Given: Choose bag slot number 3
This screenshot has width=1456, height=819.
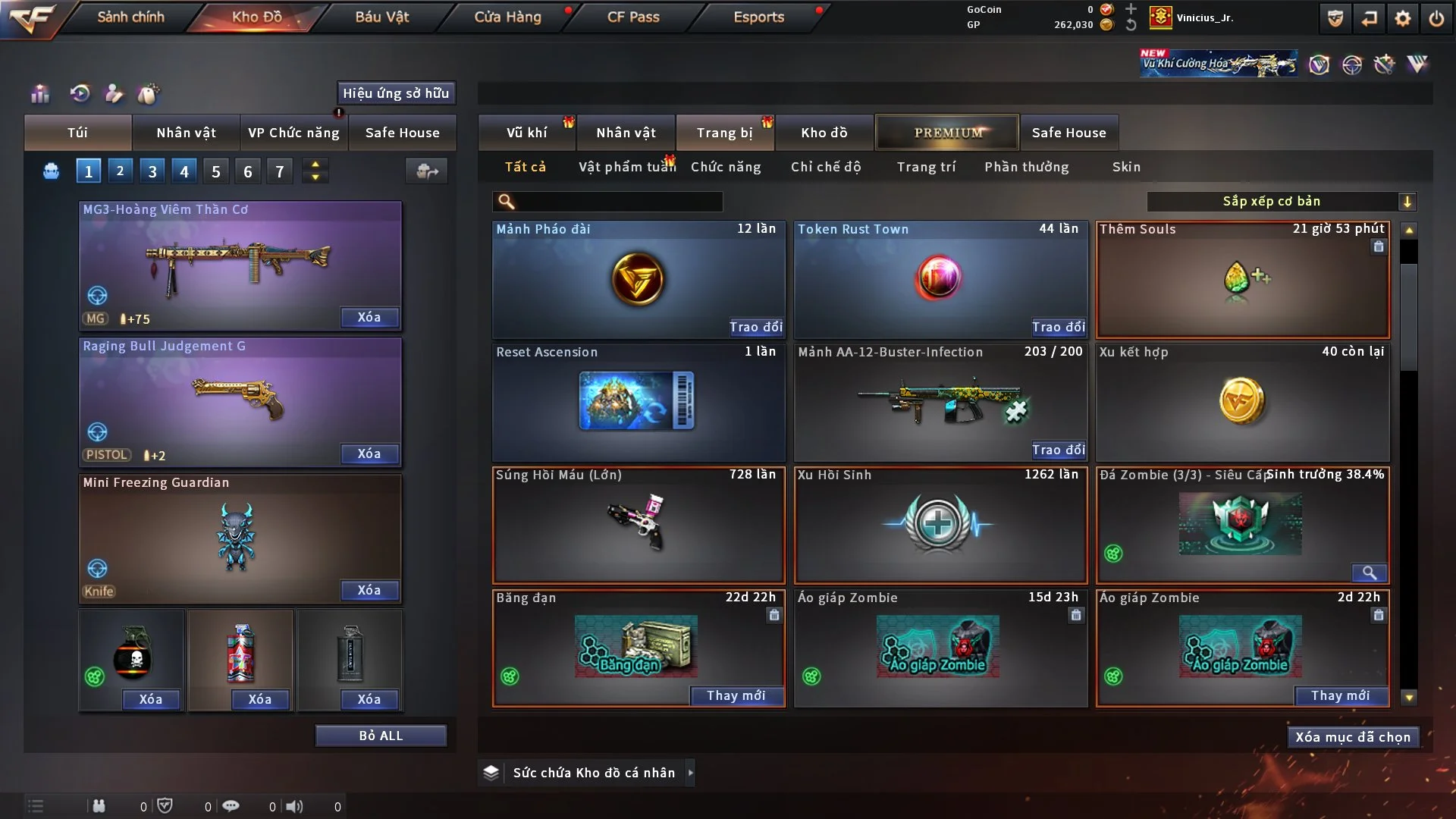Looking at the screenshot, I should [x=152, y=171].
